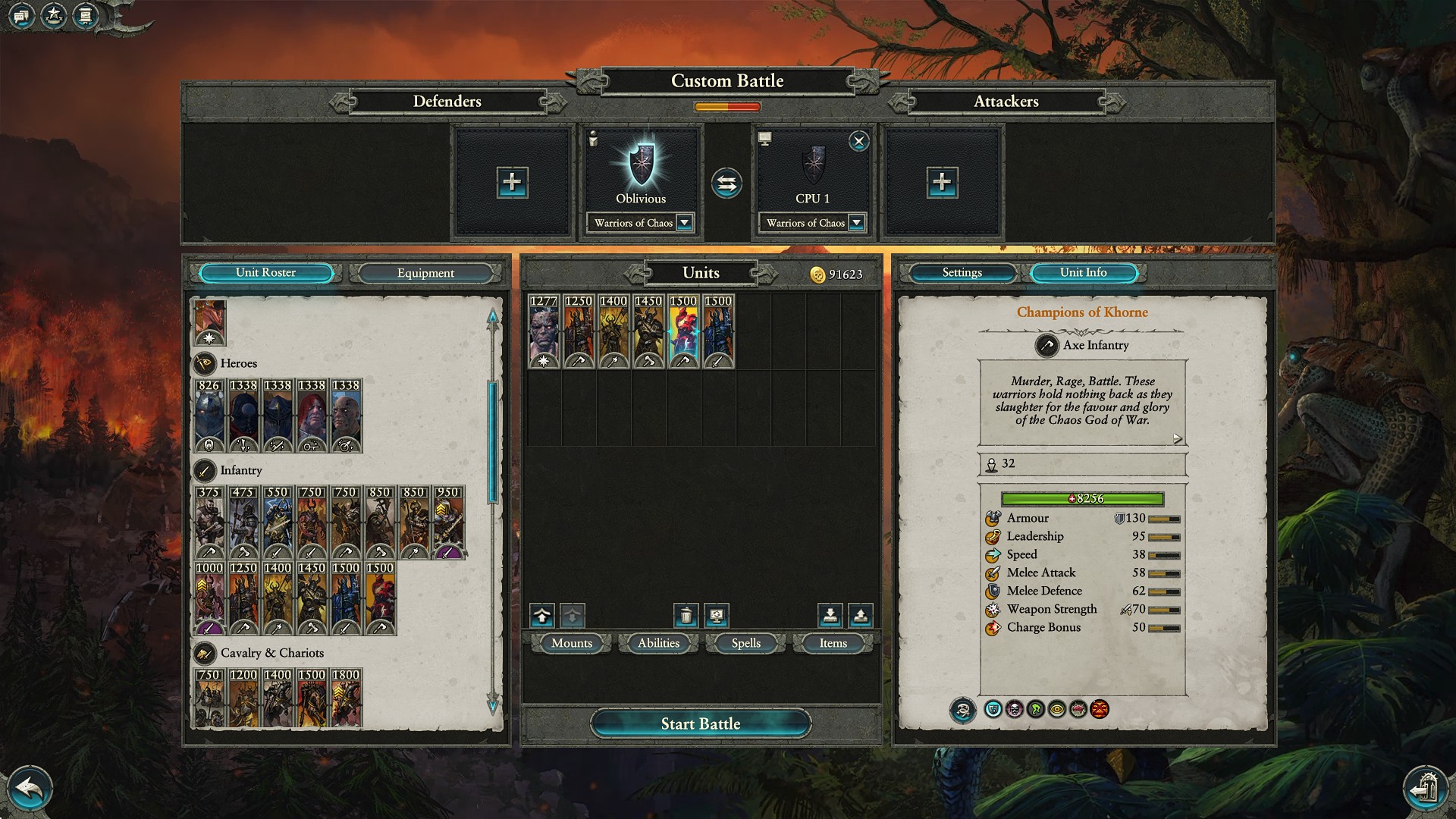Add a player slot on Attackers side

click(x=941, y=182)
